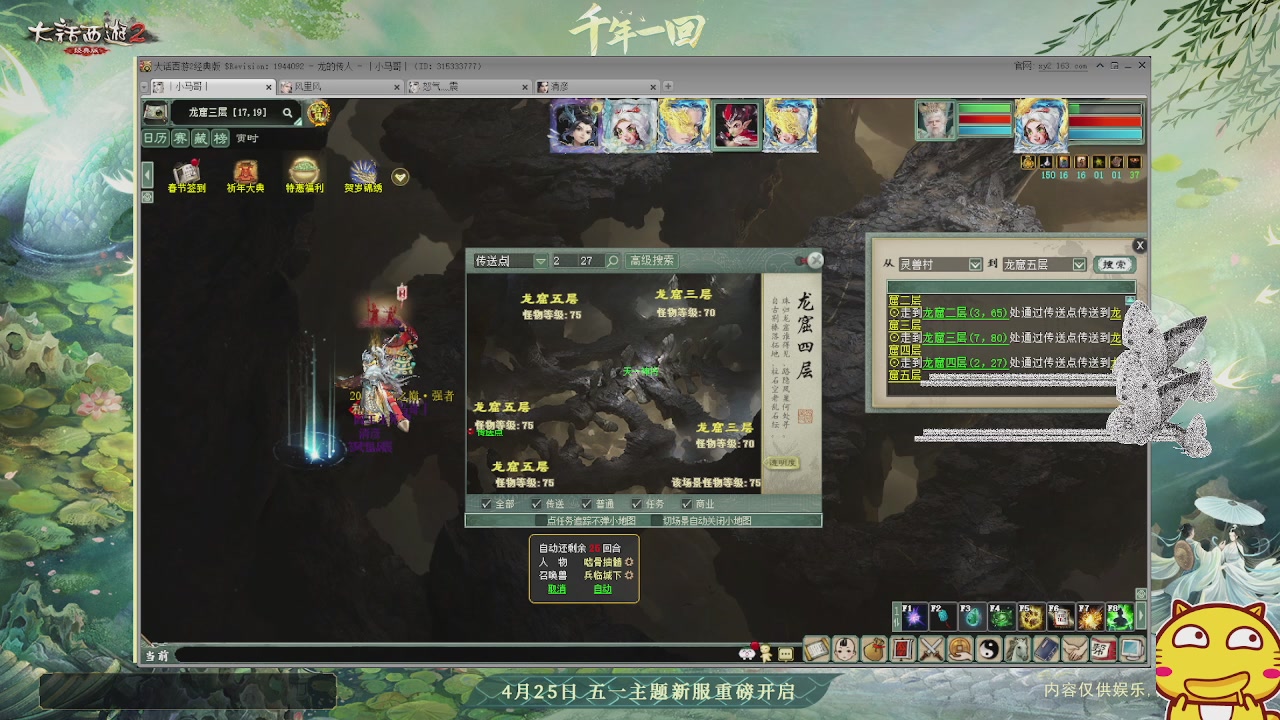Viewport: 1280px width, 720px height.
Task: Click the 春节签到 sign-in event icon
Action: pos(186,173)
